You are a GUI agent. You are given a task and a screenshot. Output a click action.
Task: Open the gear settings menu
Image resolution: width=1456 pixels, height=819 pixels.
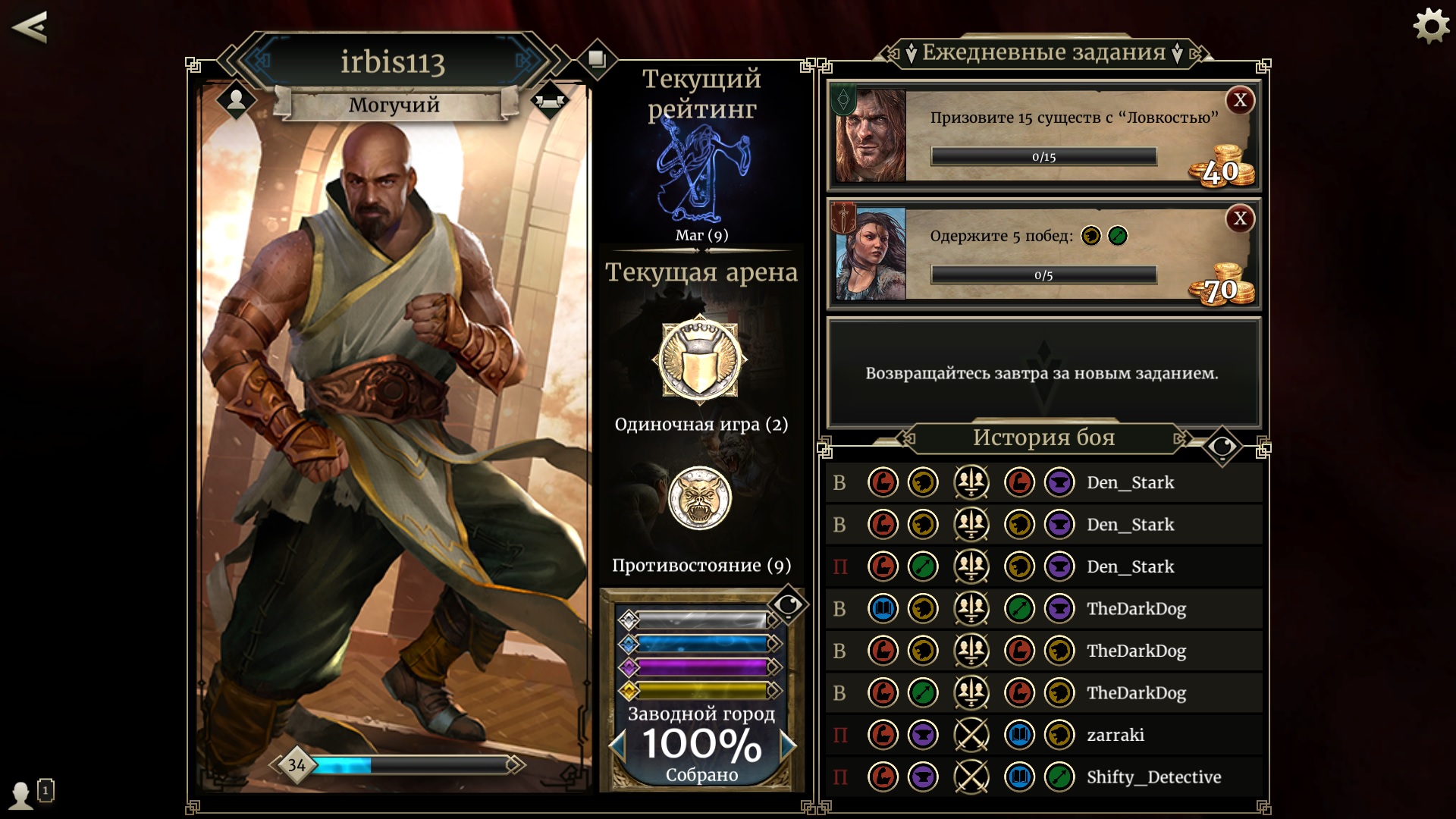[1431, 27]
